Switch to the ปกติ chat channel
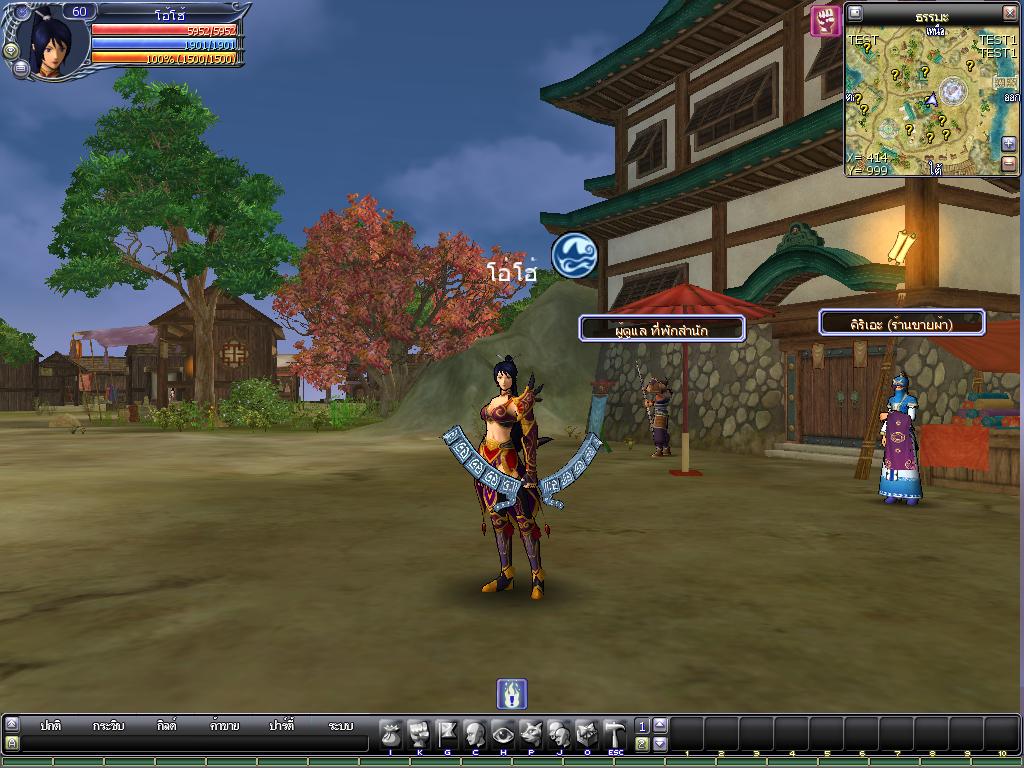The image size is (1024, 768). point(51,726)
